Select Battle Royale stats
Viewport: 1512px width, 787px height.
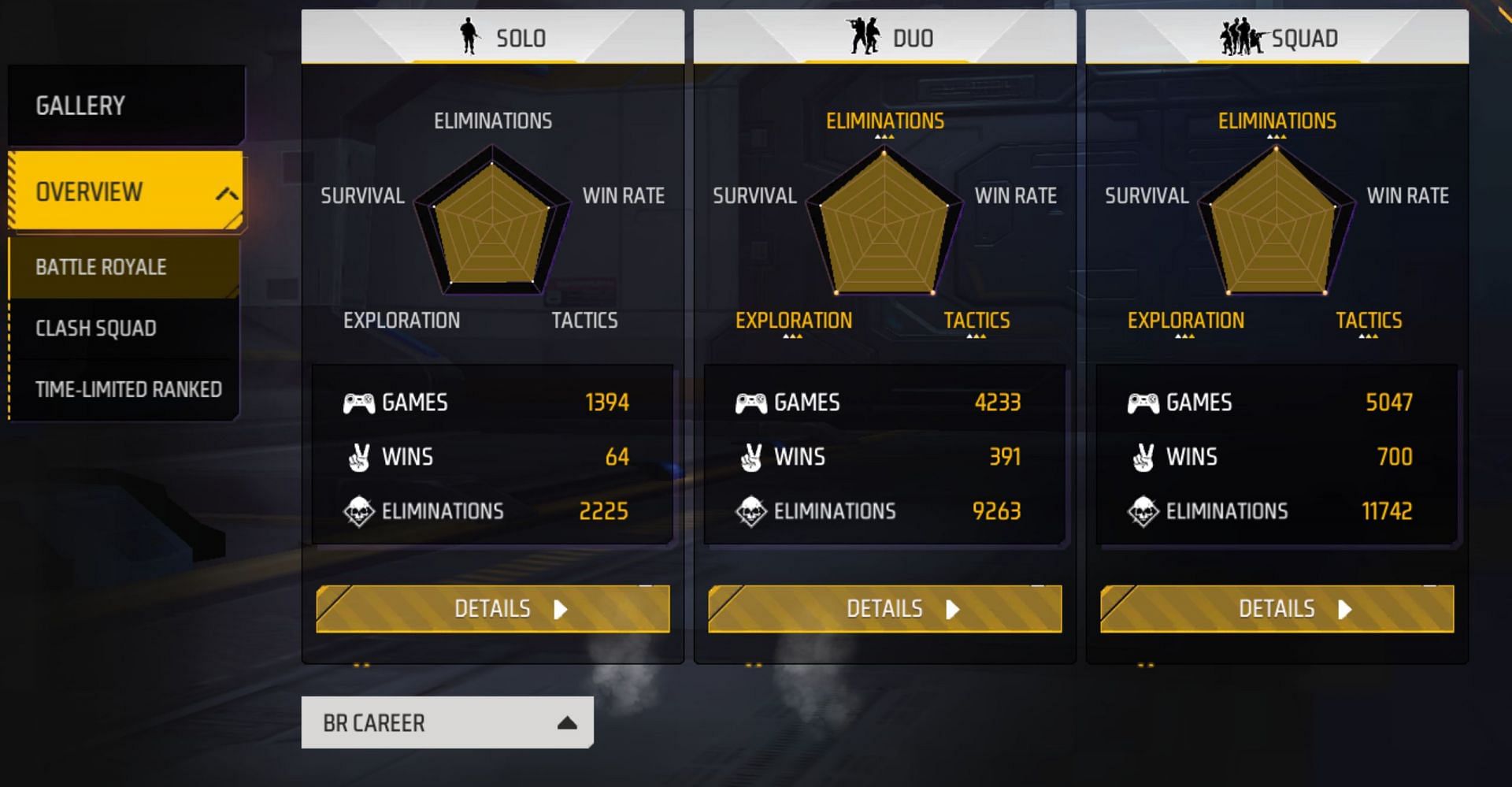click(x=124, y=267)
